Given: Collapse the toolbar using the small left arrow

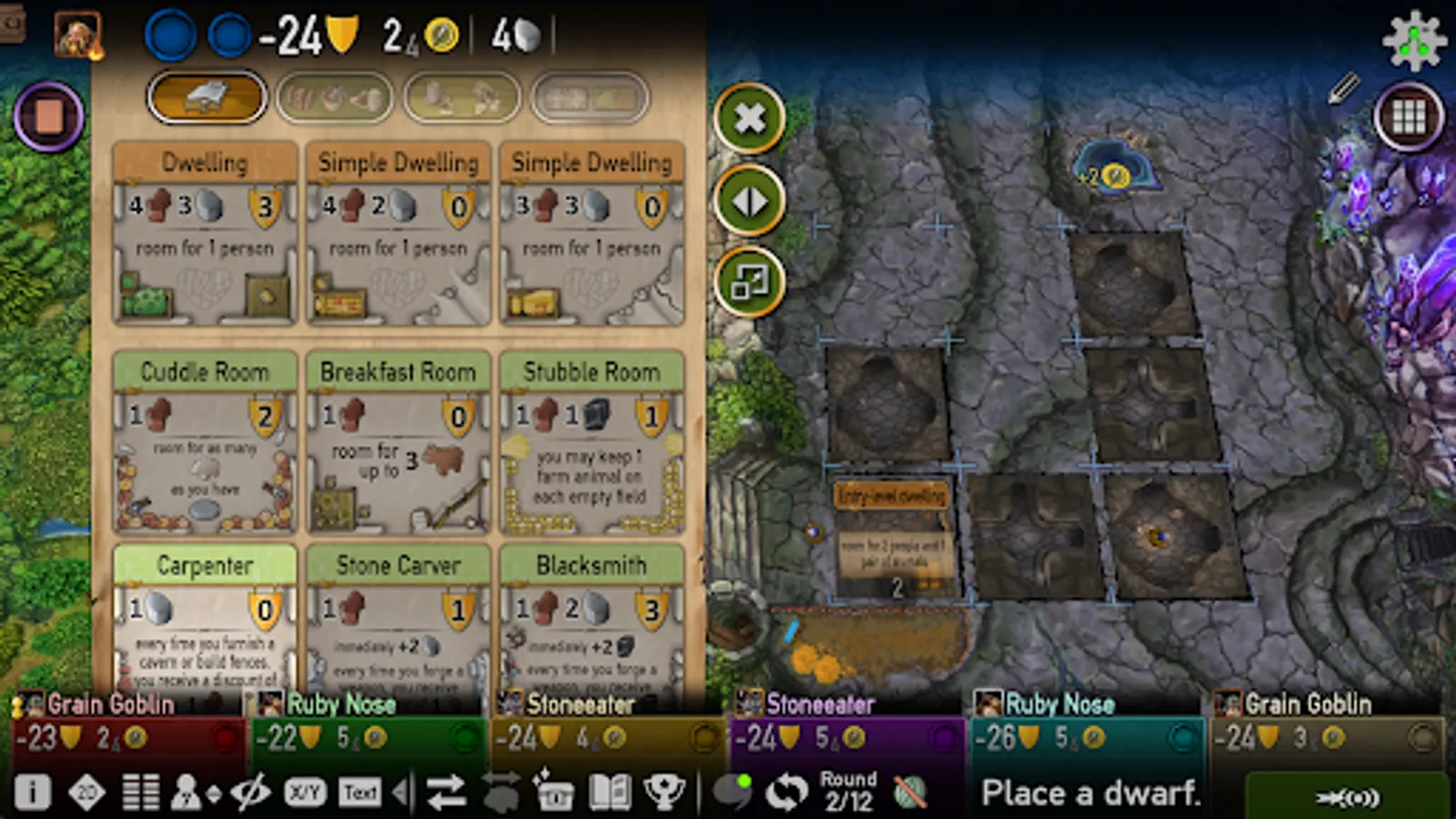Looking at the screenshot, I should [x=399, y=792].
